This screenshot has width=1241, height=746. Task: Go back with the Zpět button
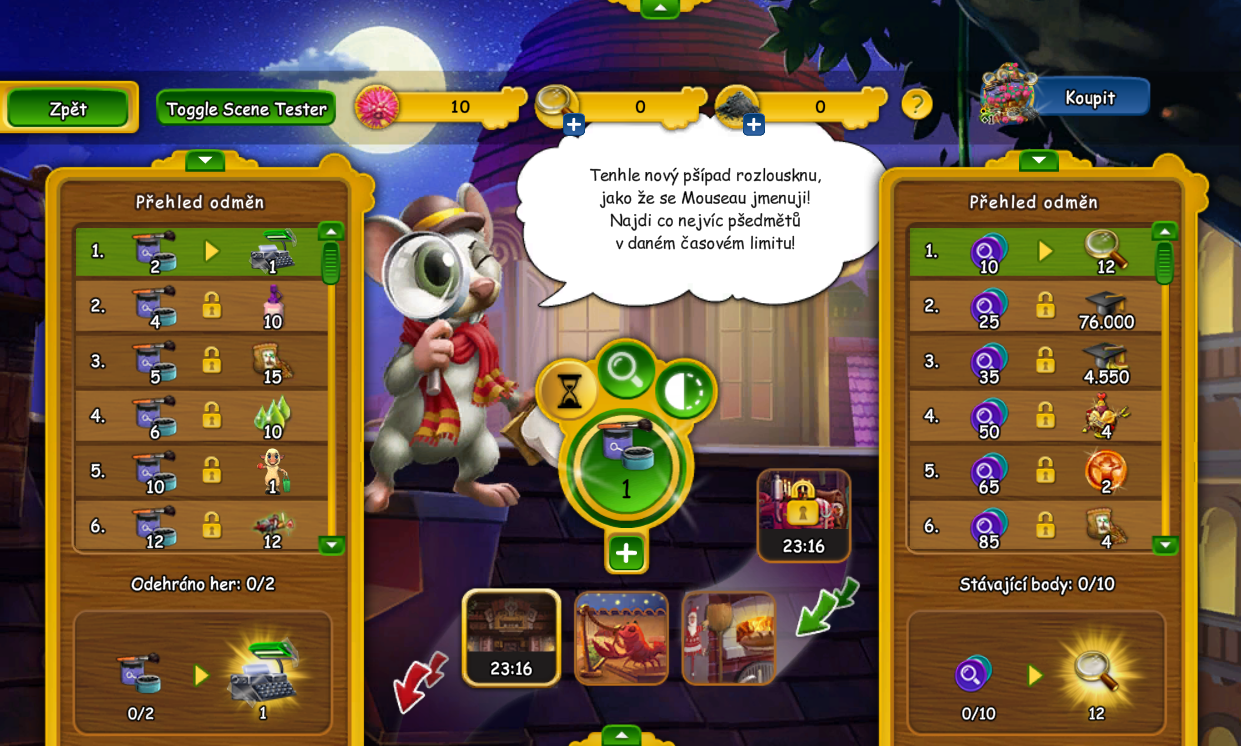(x=68, y=109)
